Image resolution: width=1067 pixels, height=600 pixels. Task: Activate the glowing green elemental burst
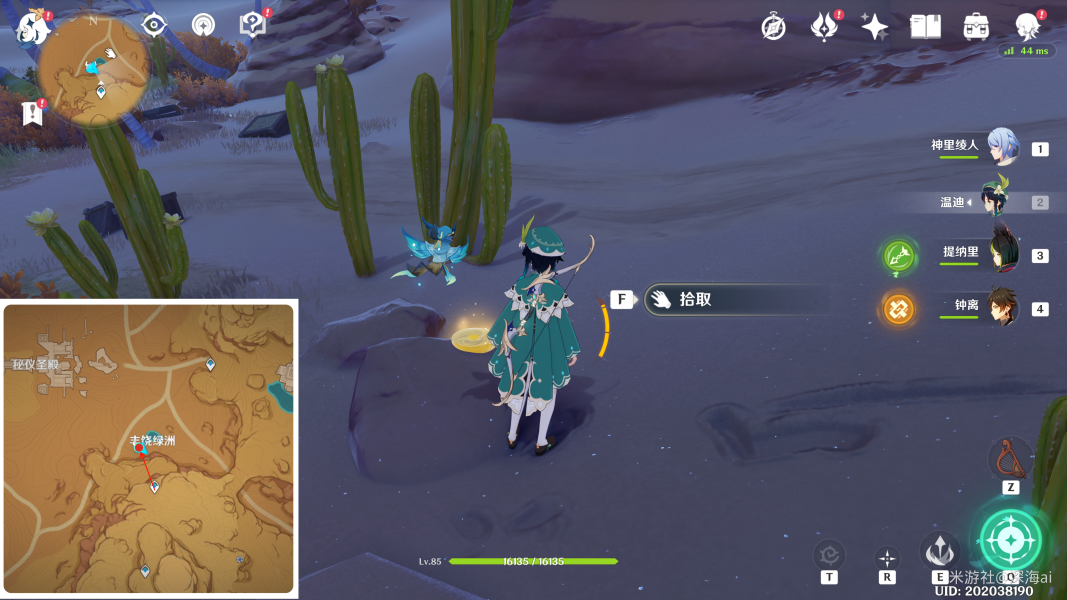1010,540
